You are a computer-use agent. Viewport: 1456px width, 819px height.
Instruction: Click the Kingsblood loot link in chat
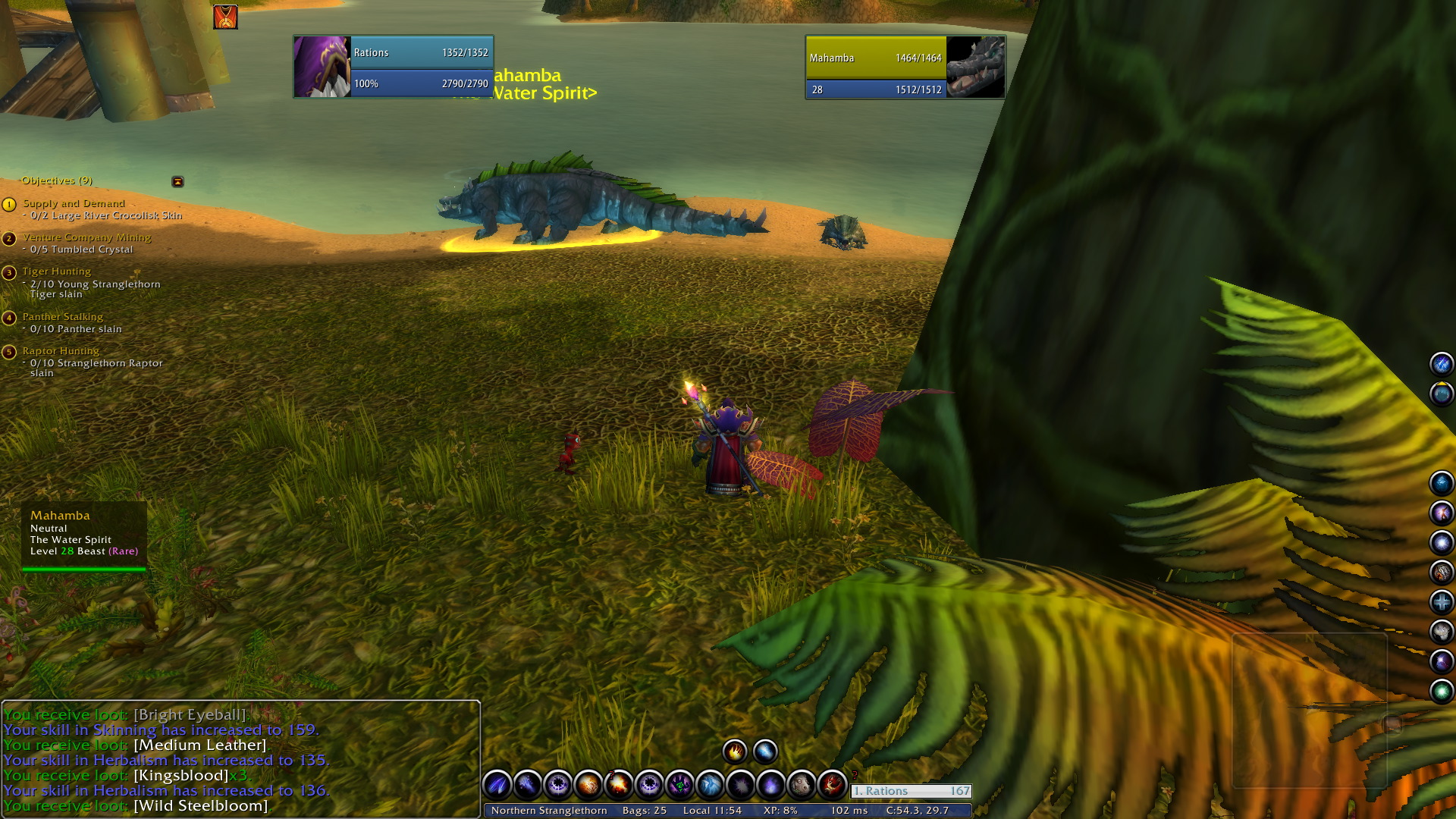[180, 775]
